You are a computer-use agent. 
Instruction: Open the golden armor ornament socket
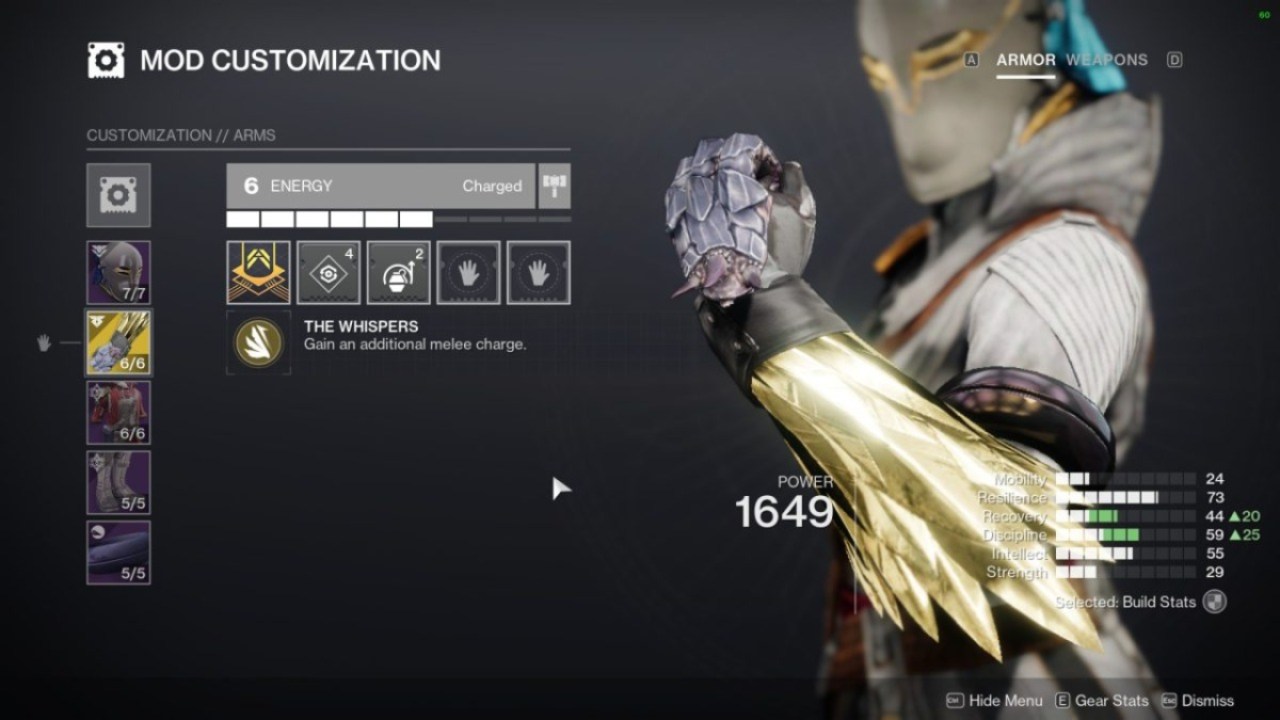258,272
